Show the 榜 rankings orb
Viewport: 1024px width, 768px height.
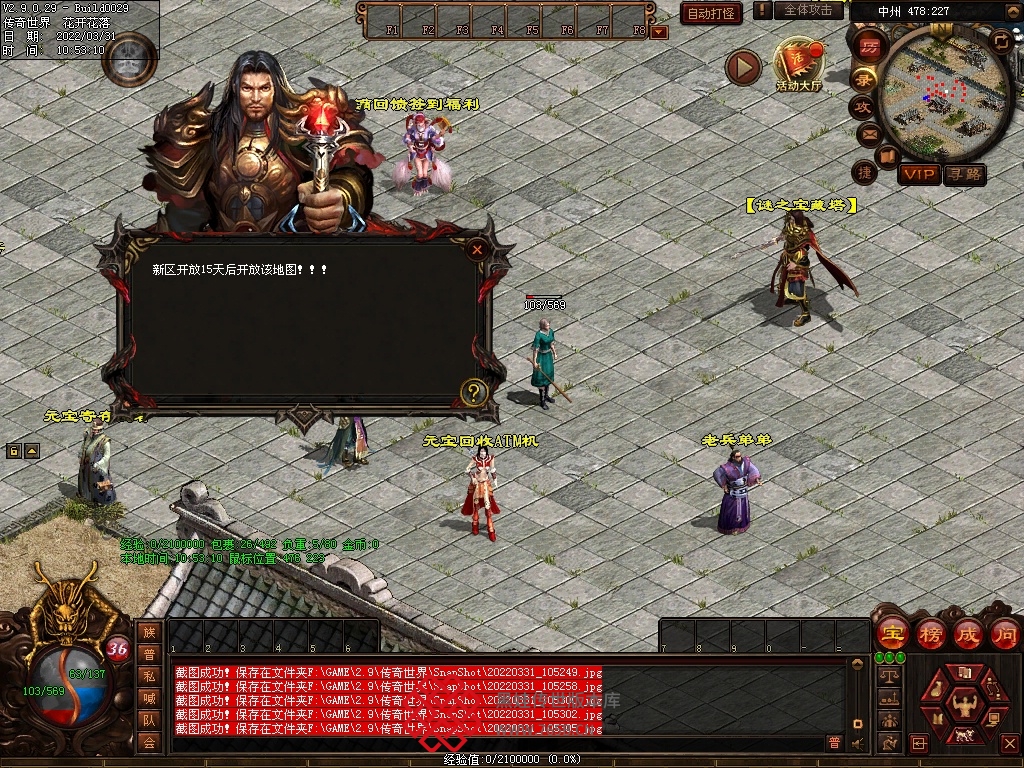tap(930, 634)
